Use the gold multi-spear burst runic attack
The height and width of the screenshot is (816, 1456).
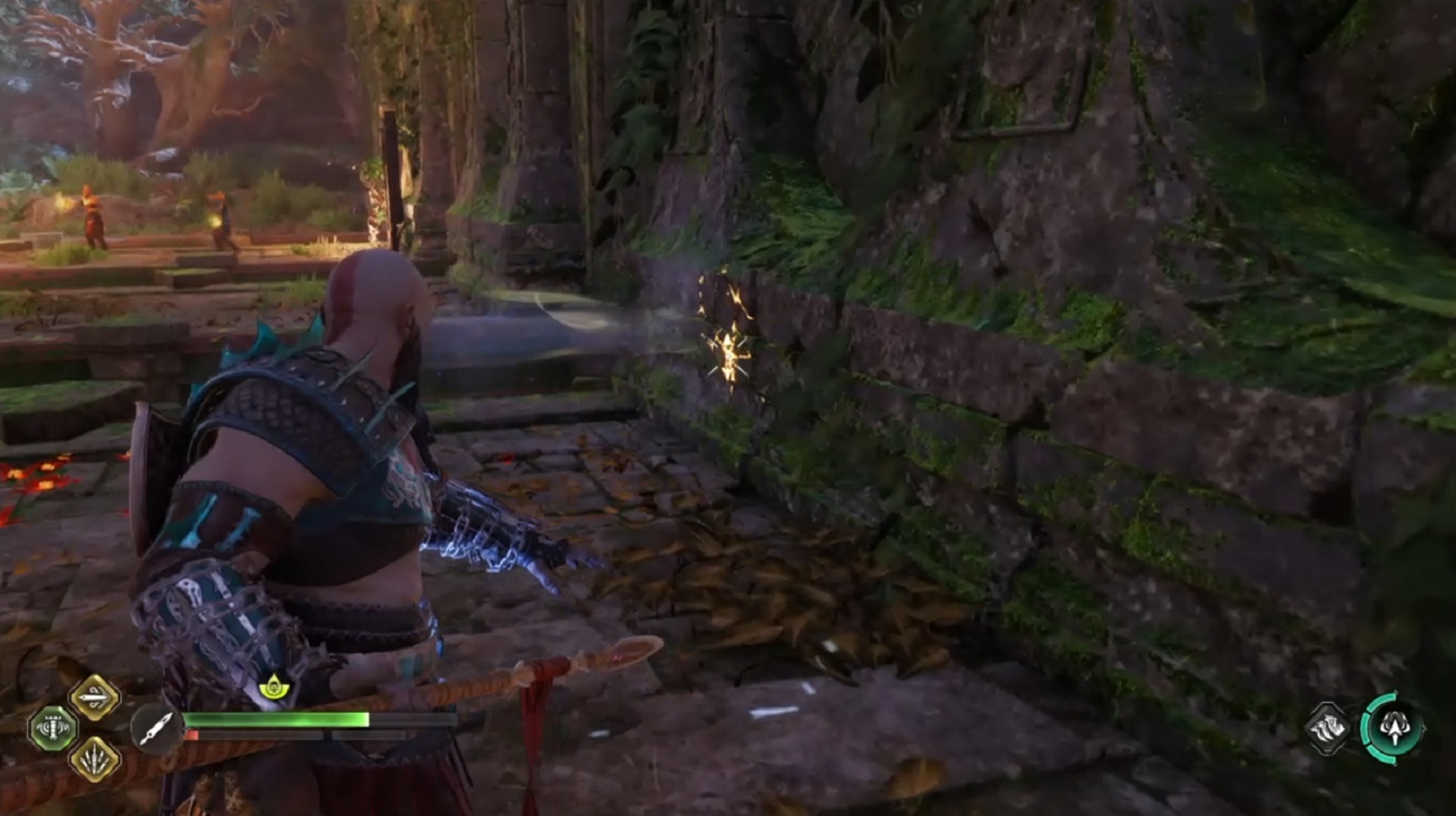click(95, 759)
